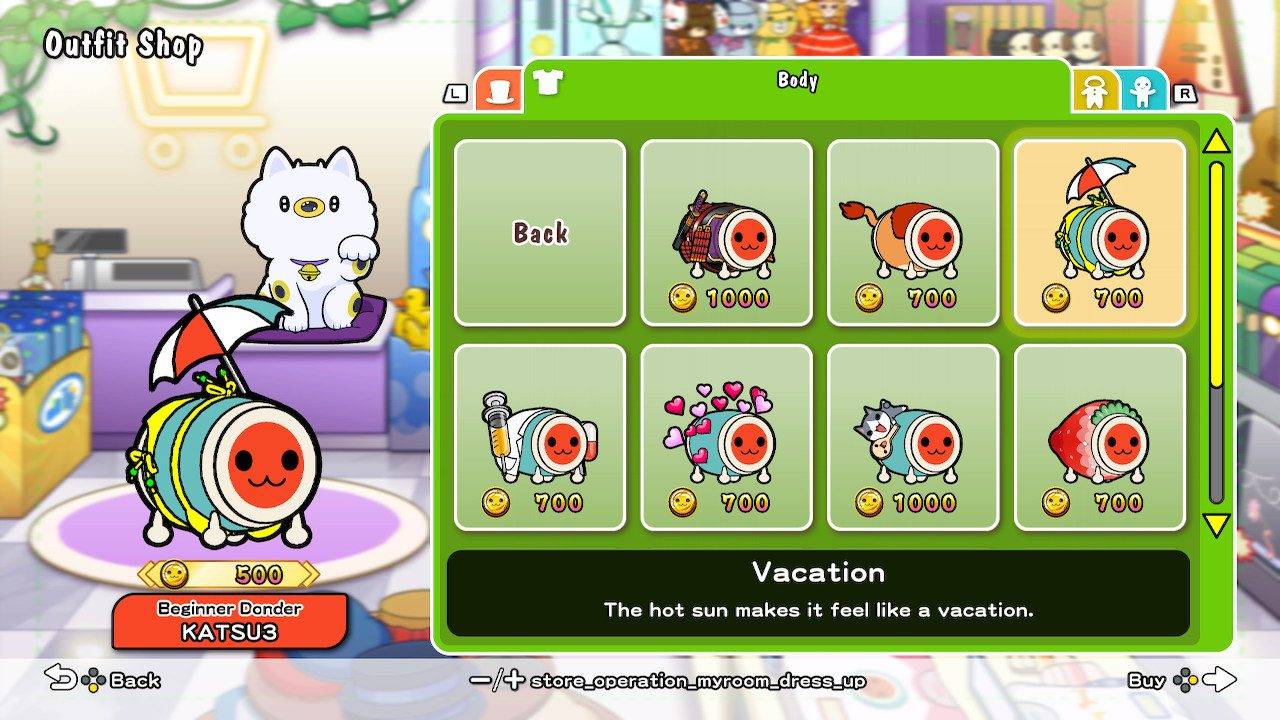This screenshot has height=720, width=1280.
Task: Choose the samurai armor outfit
Action: [x=726, y=232]
